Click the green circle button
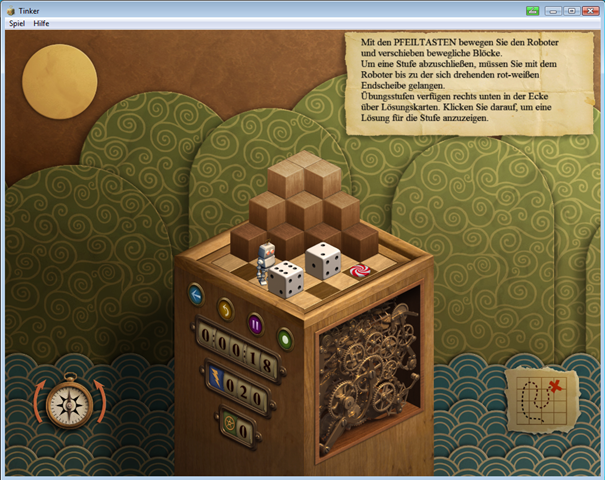 (x=285, y=338)
